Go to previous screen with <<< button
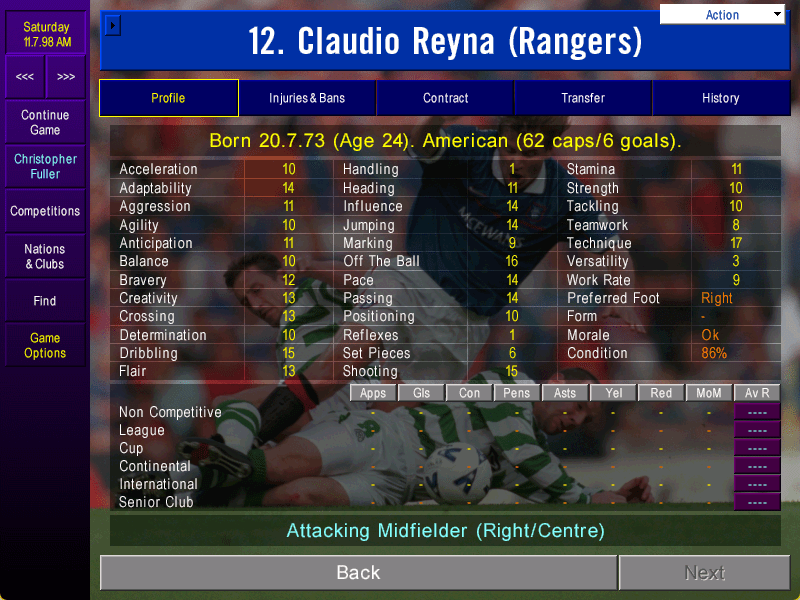This screenshot has height=600, width=800. click(25, 77)
